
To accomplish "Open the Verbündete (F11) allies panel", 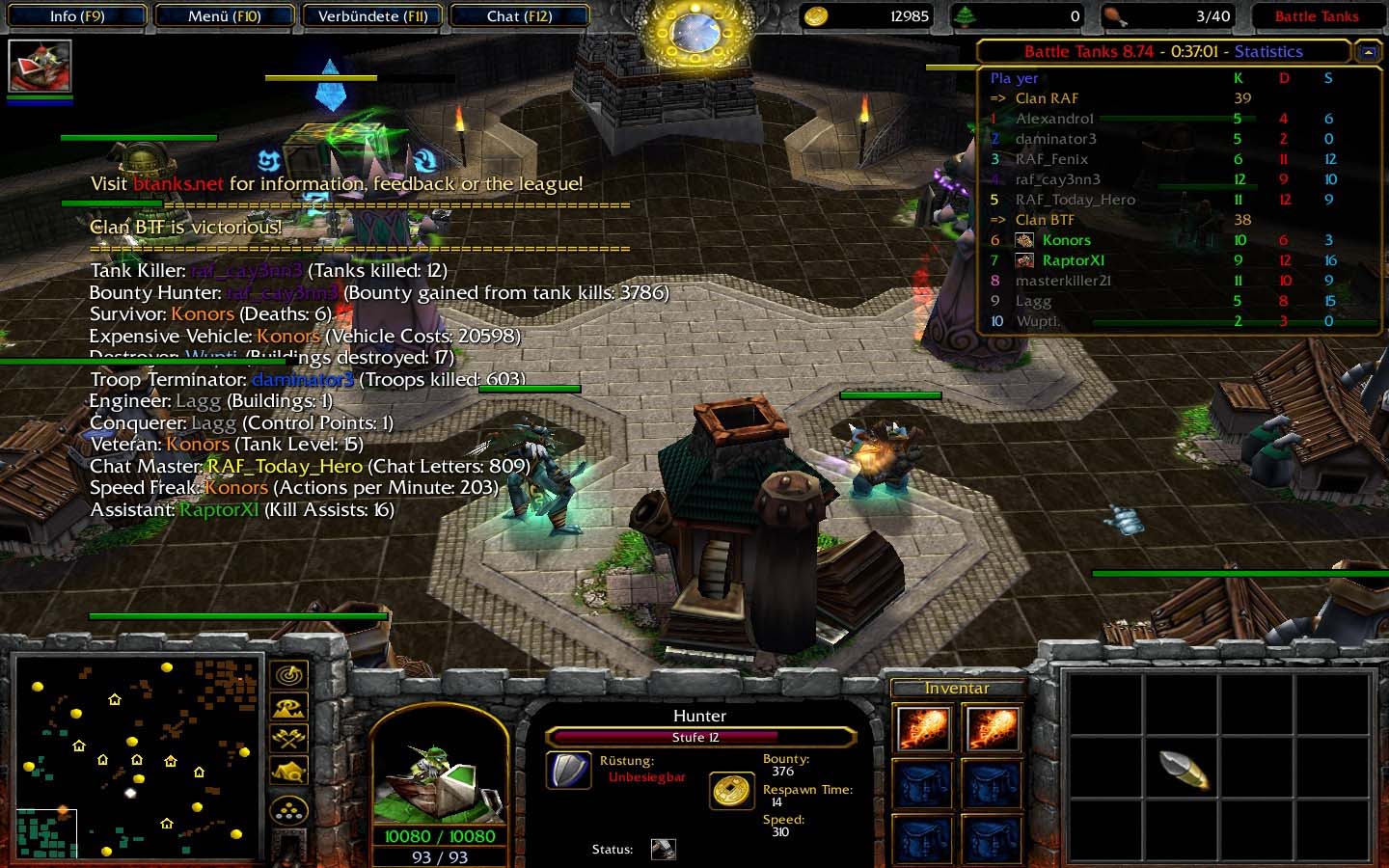I will [x=372, y=16].
